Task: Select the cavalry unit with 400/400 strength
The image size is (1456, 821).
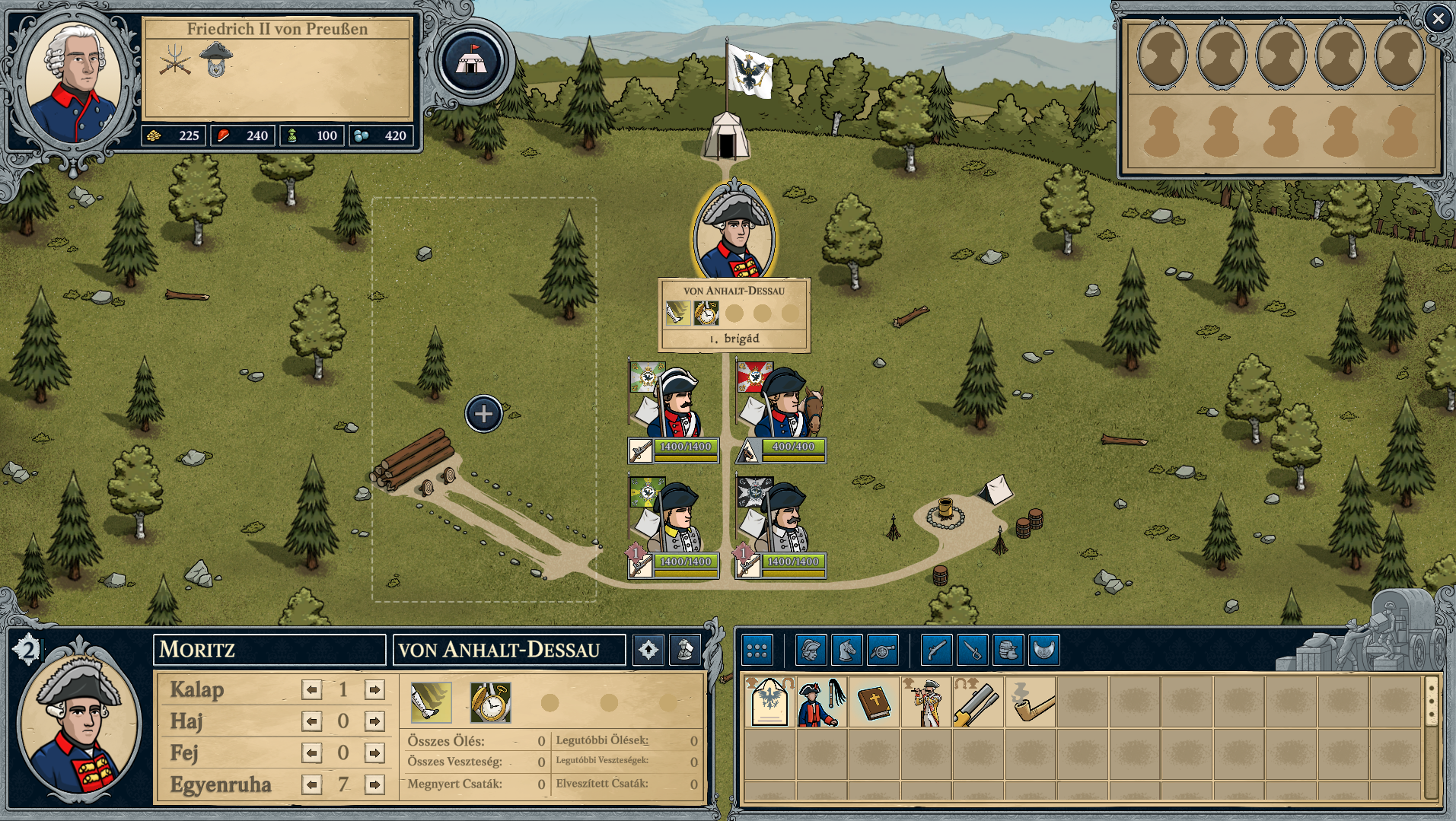Action: 782,411
